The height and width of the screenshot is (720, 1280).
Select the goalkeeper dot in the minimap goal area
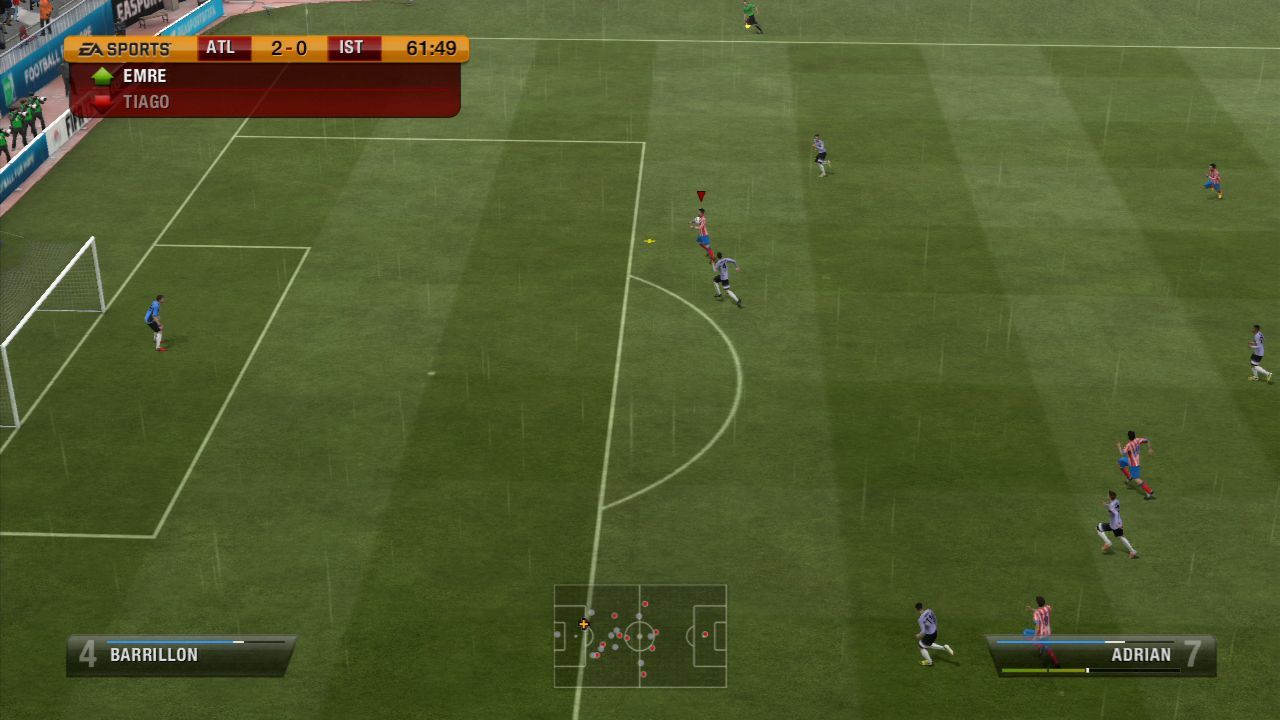[558, 634]
